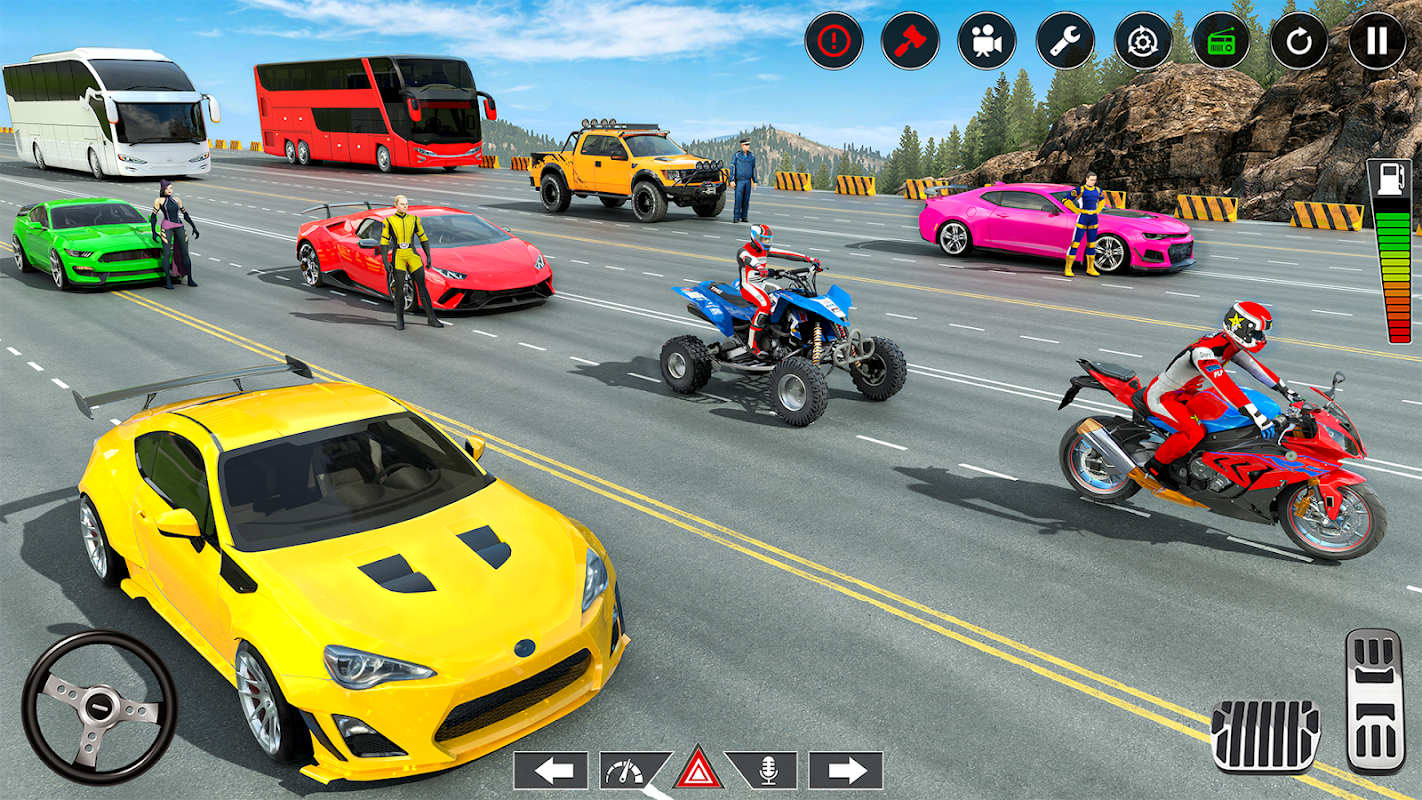Step on the tall accelerator pedal
This screenshot has height=800, width=1422.
1375,700
